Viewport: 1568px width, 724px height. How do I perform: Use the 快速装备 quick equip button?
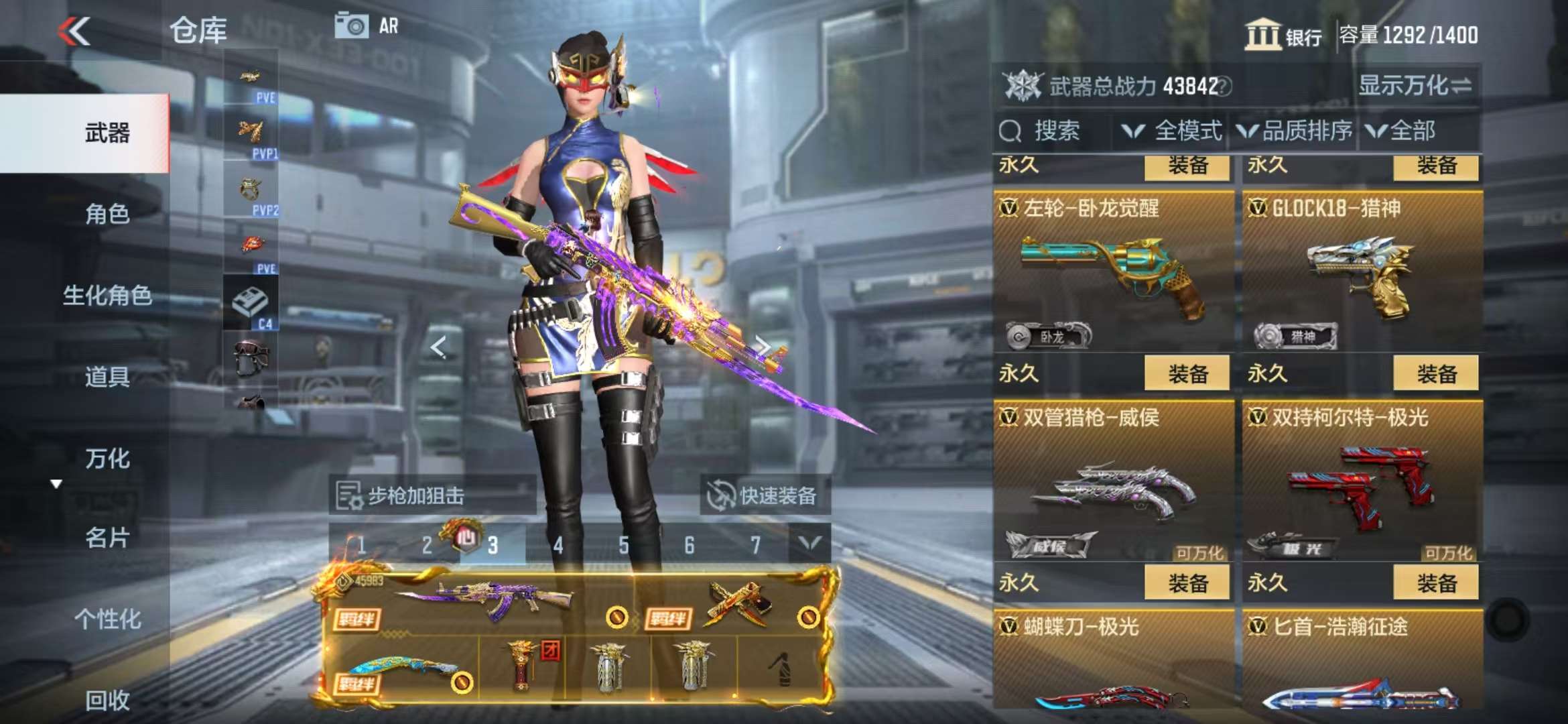click(x=765, y=496)
